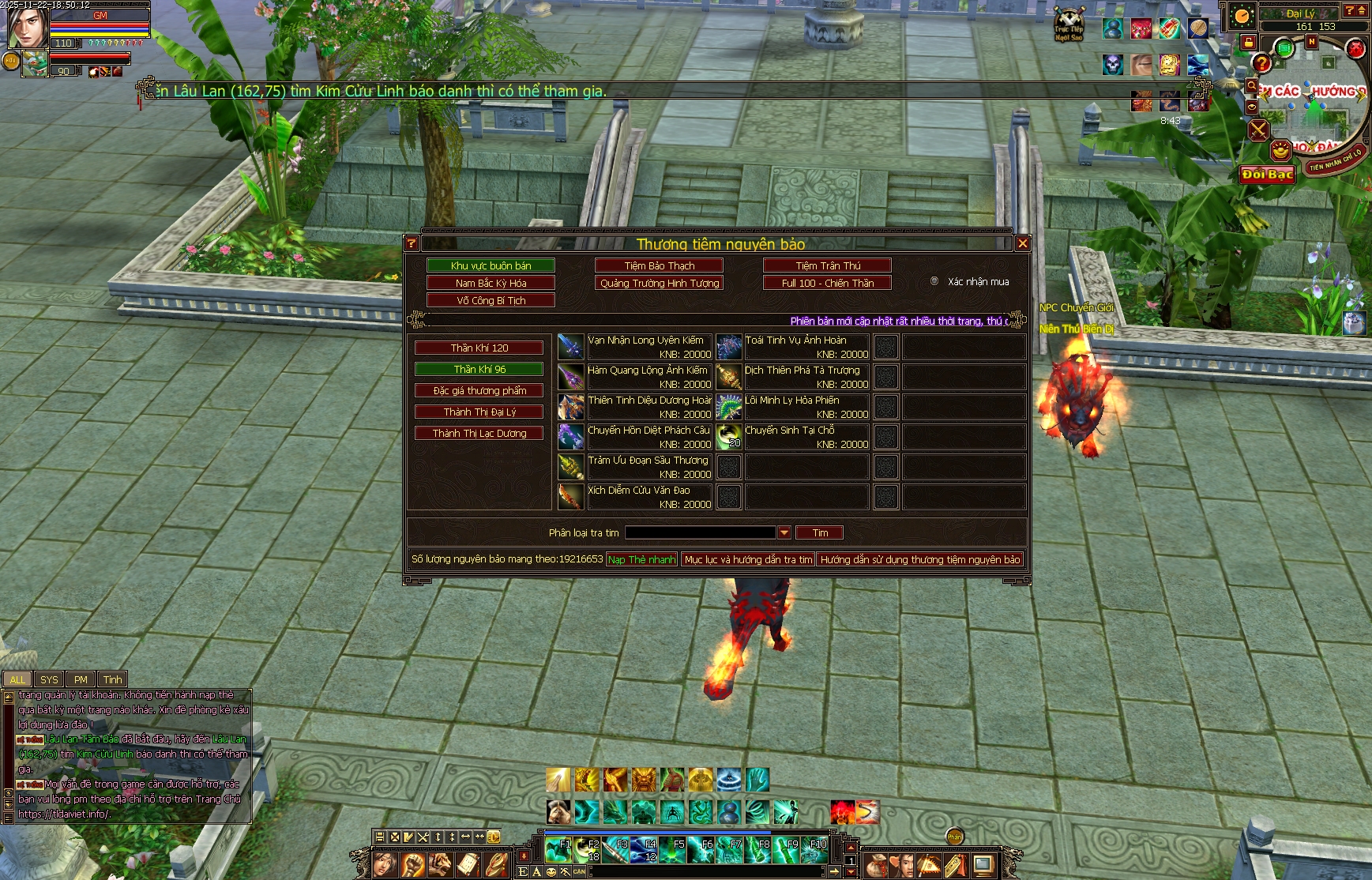Open the Phân loại tra tìm dropdown
The height and width of the screenshot is (880, 1372).
pyautogui.click(x=784, y=533)
